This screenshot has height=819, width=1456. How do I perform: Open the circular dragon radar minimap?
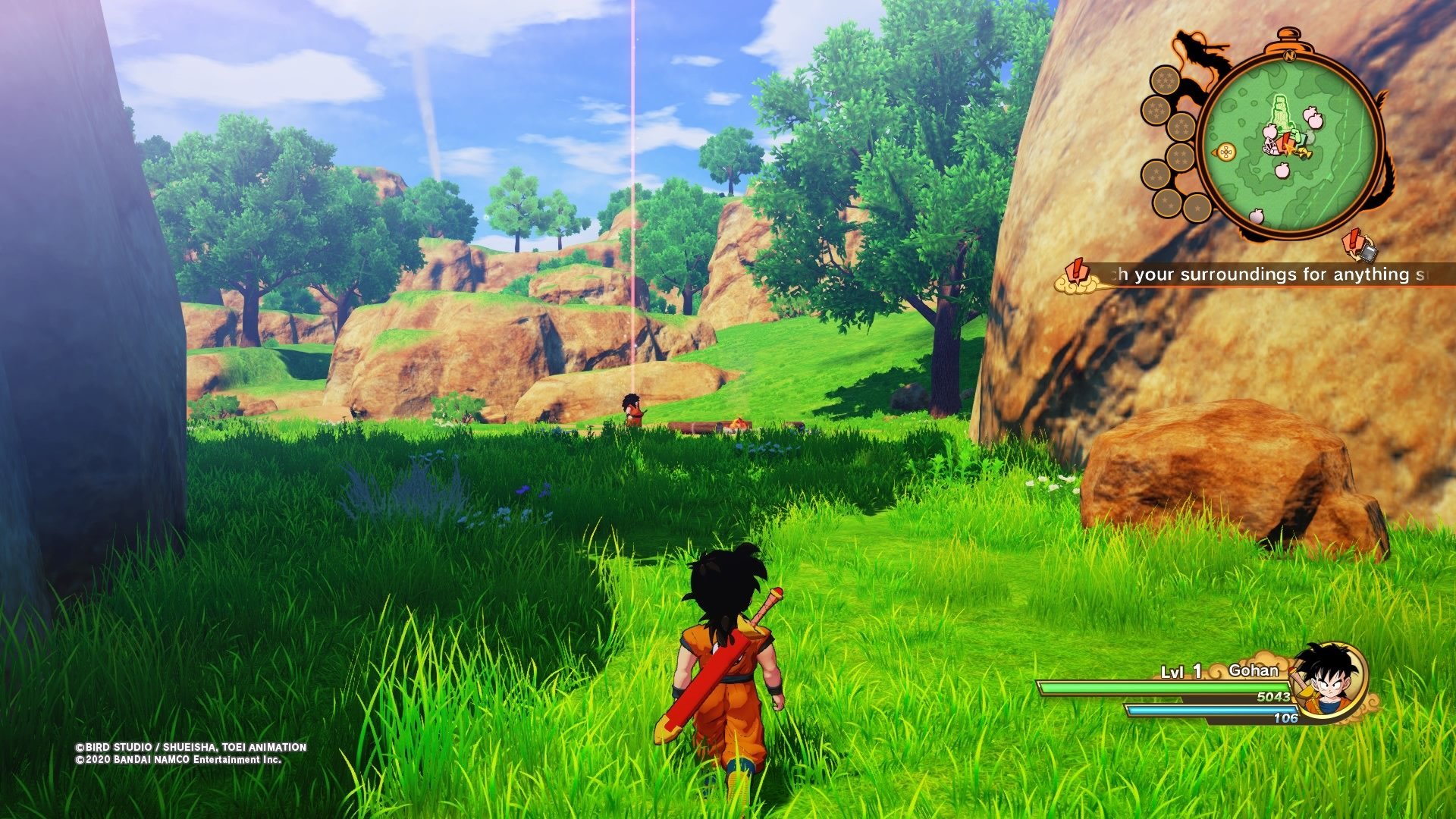click(x=1289, y=144)
